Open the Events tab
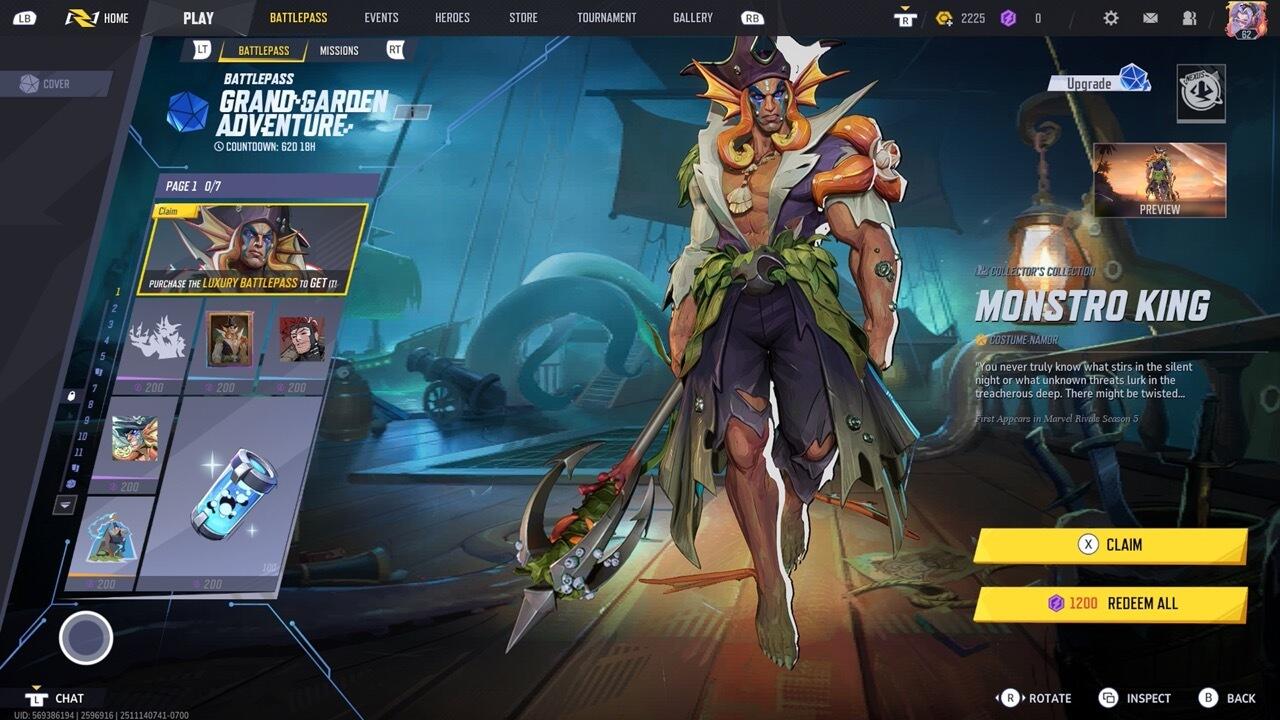Screen dimensions: 1280x720 [381, 18]
